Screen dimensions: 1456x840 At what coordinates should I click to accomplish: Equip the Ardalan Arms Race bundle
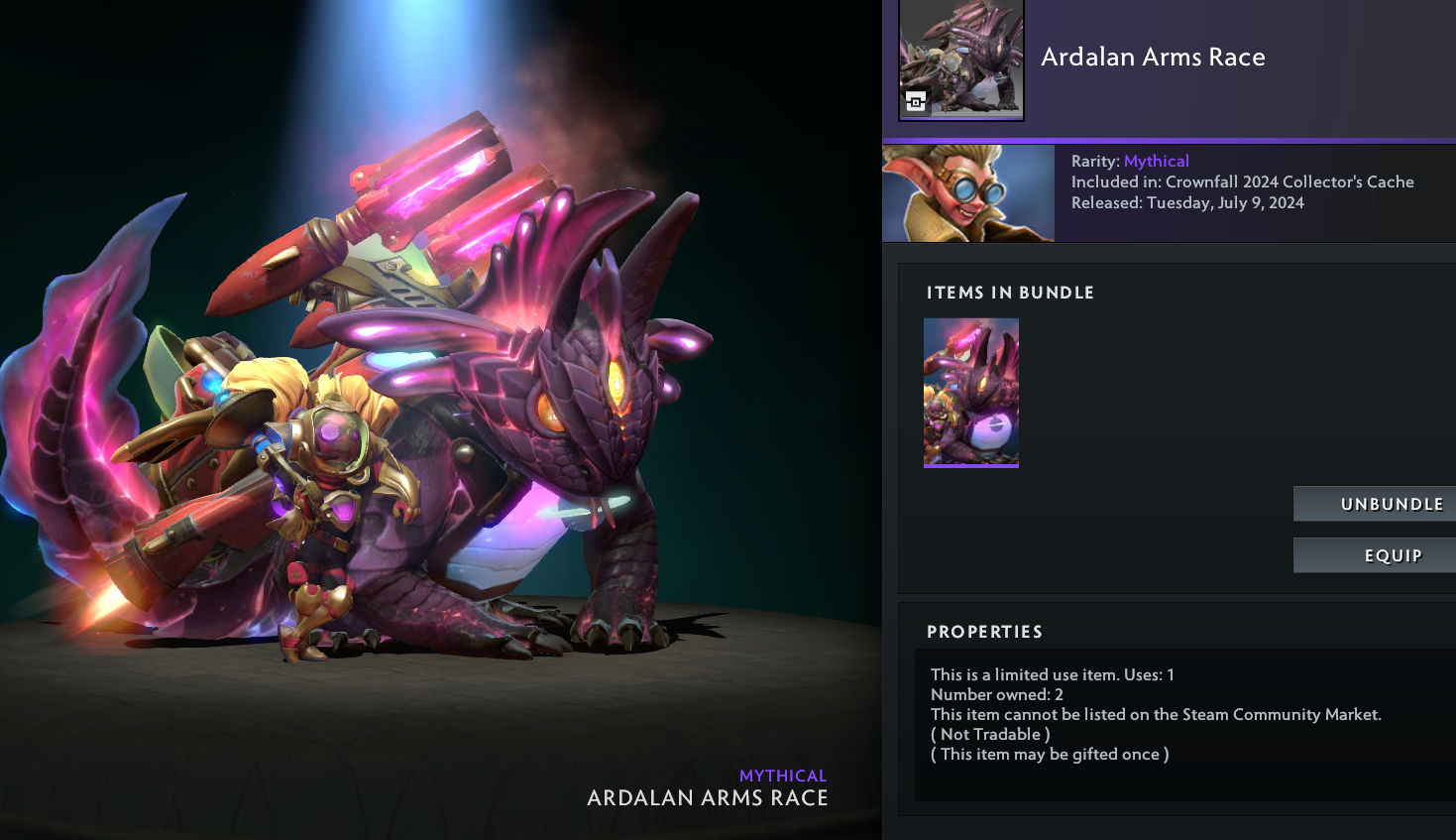point(1375,555)
